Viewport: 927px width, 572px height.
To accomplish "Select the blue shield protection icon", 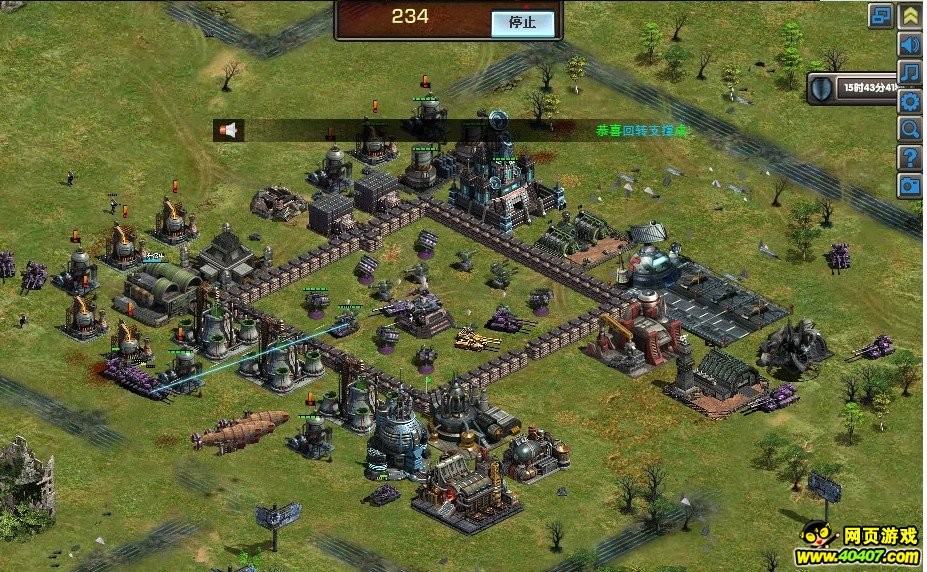I will pyautogui.click(x=821, y=89).
